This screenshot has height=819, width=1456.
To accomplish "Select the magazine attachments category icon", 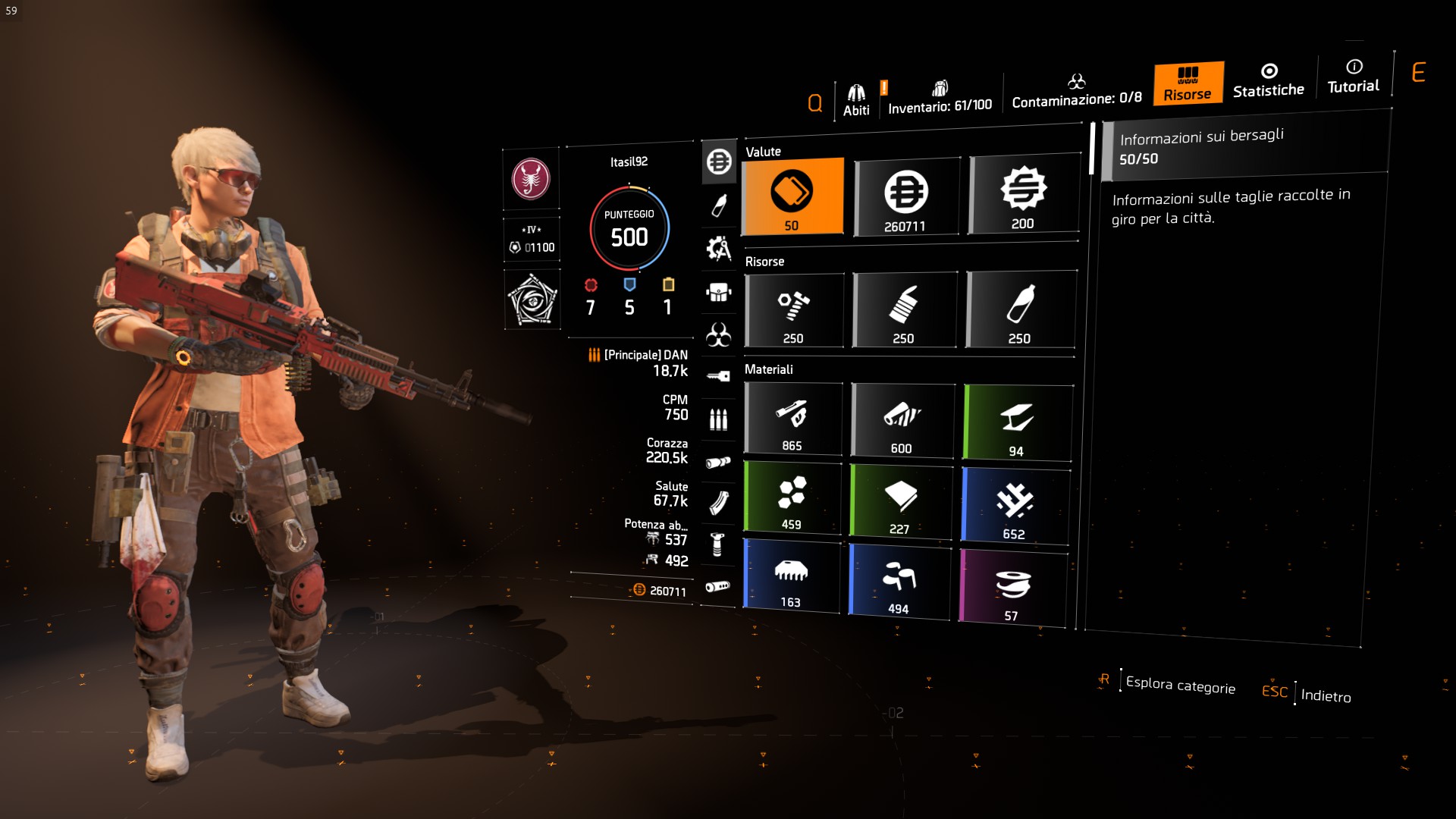I will 719,502.
